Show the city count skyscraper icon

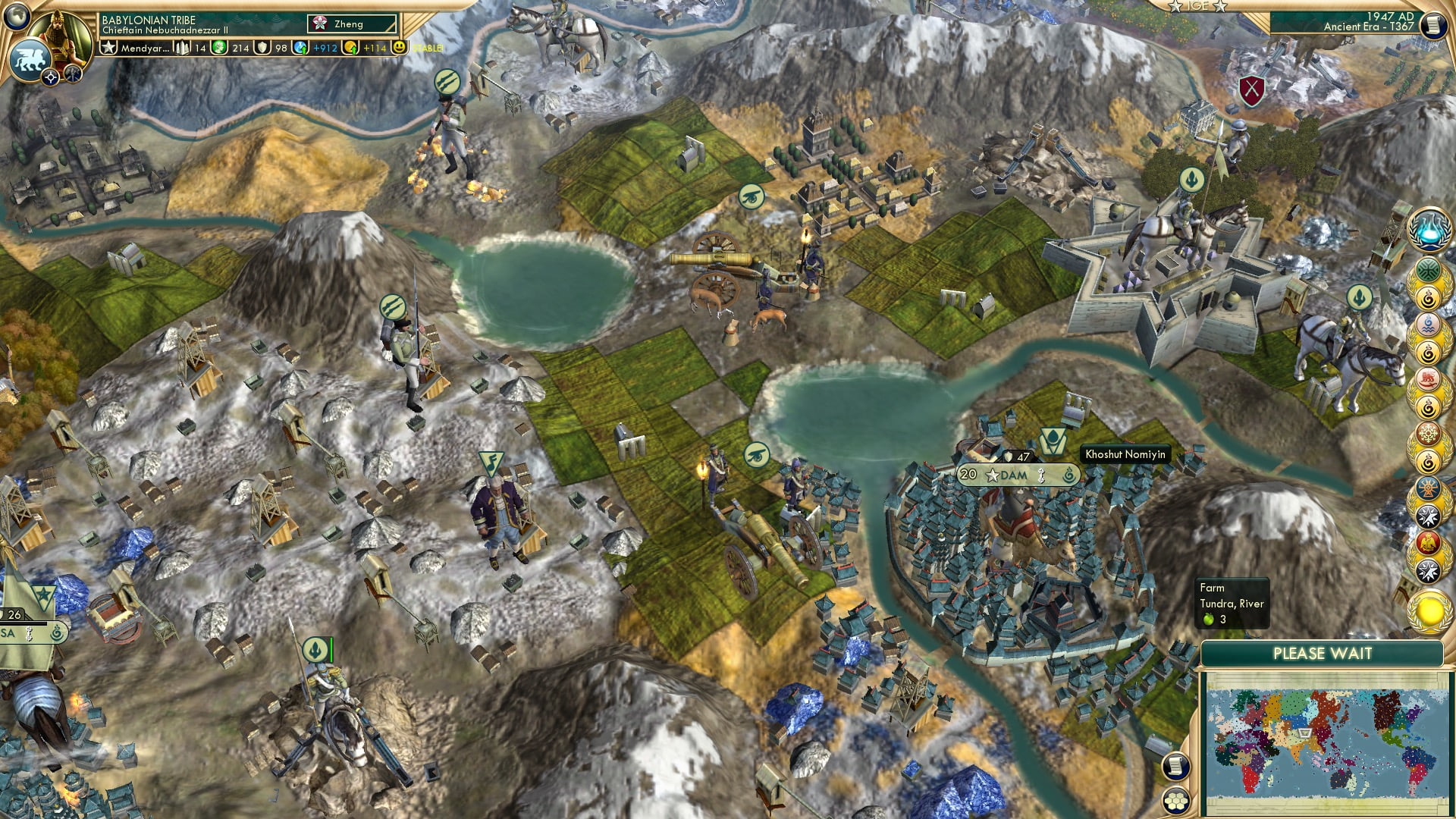coord(183,48)
